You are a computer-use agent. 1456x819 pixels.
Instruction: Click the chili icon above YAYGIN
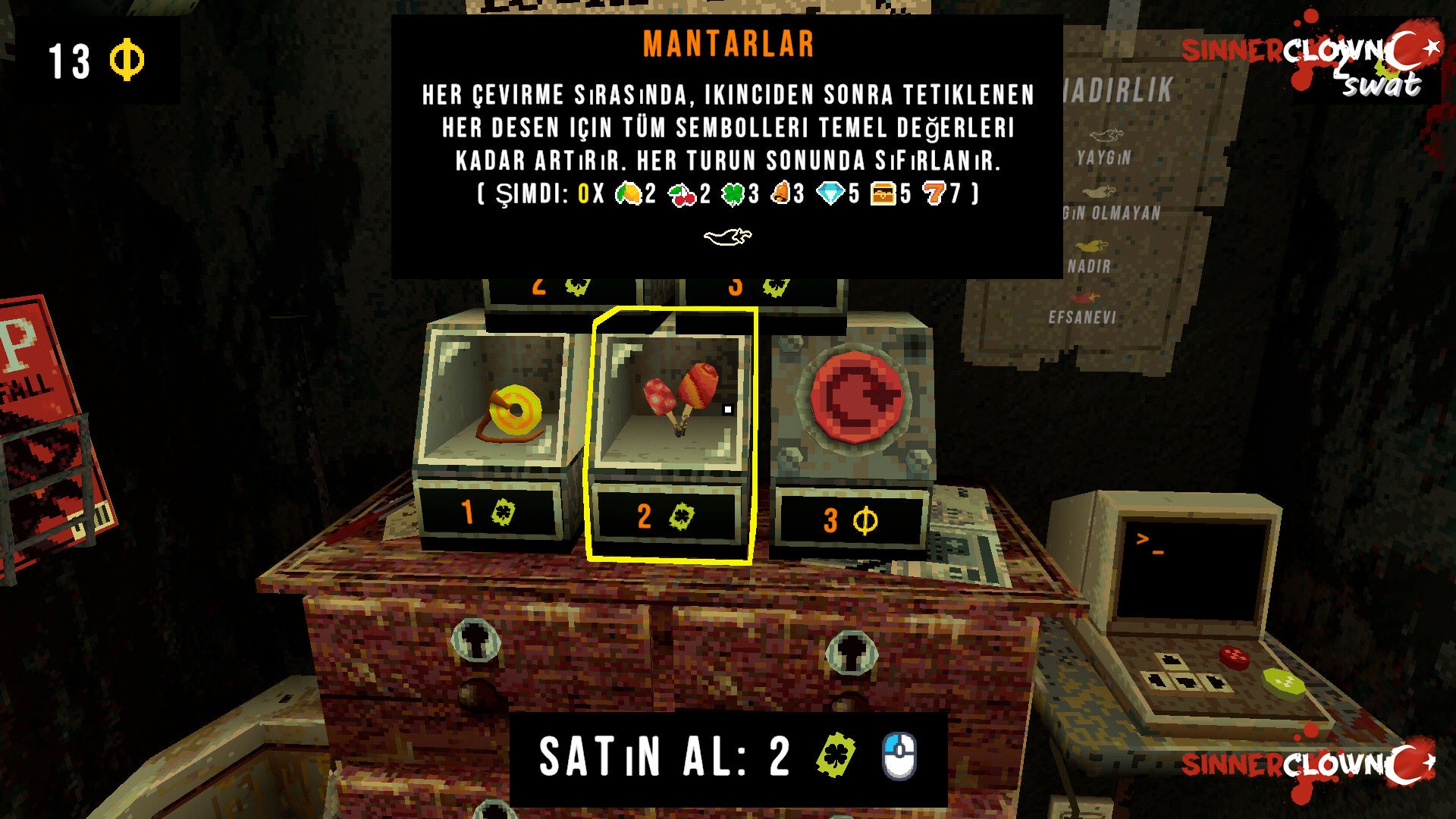click(x=1107, y=135)
